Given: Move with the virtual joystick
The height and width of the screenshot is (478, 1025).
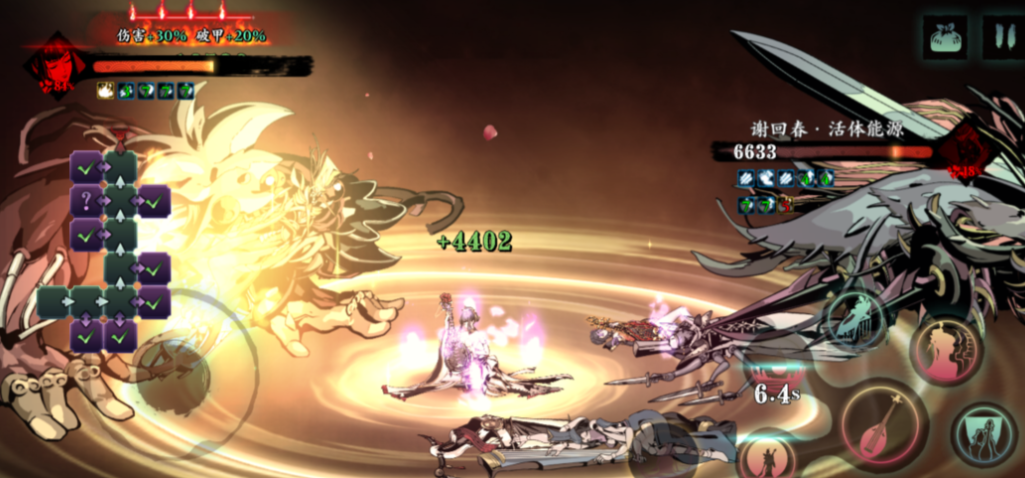Looking at the screenshot, I should tap(168, 377).
